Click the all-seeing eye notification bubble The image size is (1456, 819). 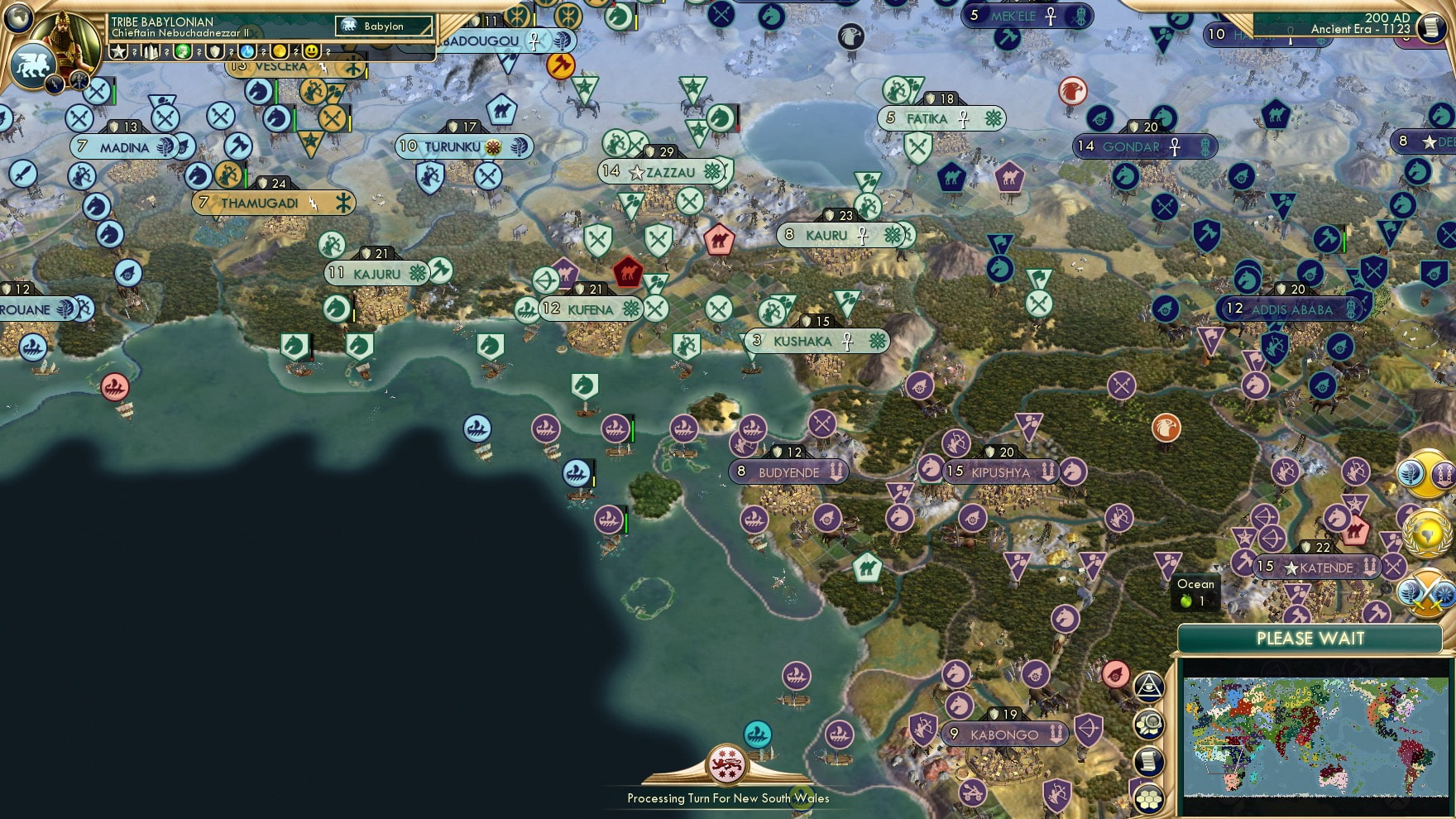[x=1149, y=687]
